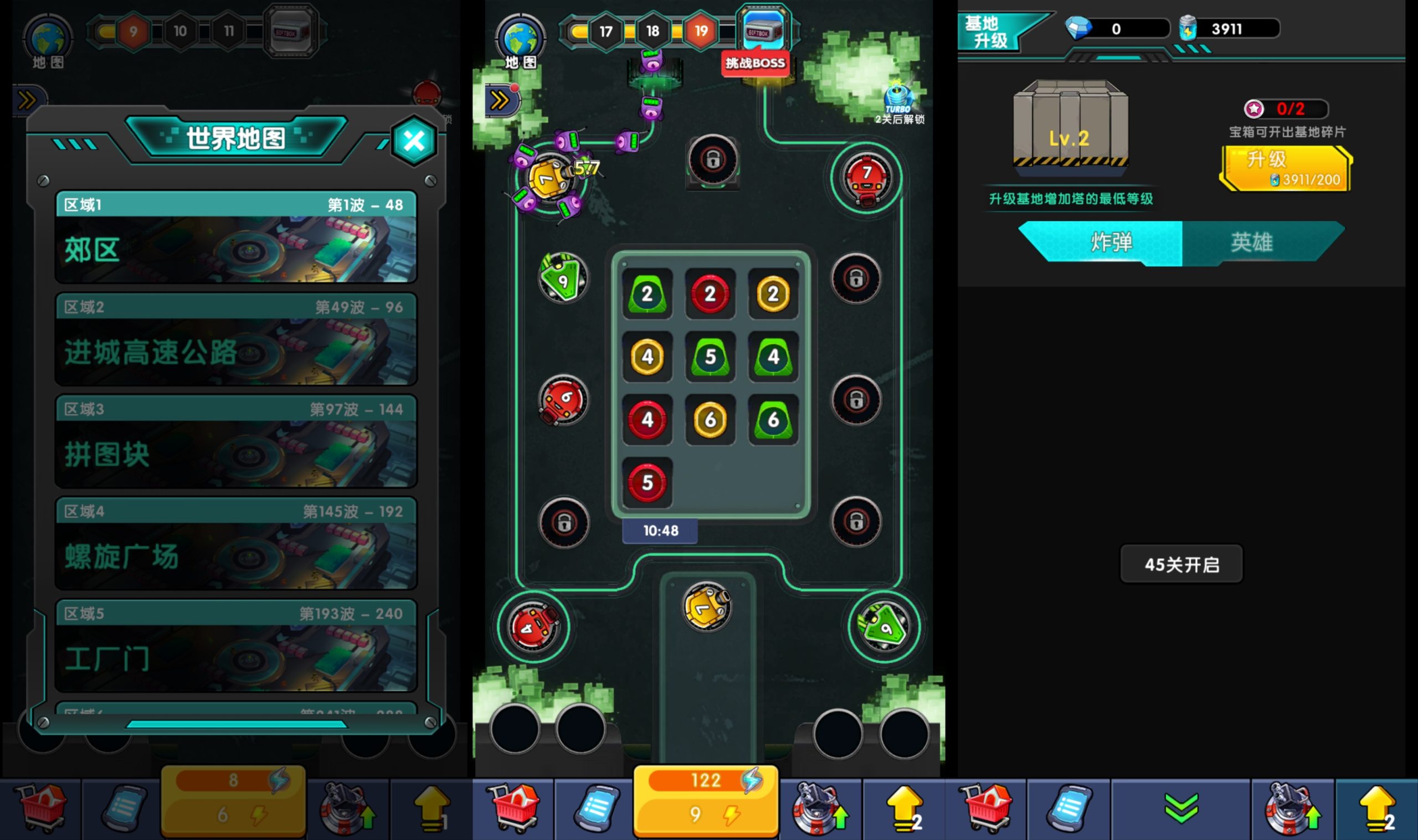Choose the green number 5 tile
Viewport: 1418px width, 840px height.
710,357
